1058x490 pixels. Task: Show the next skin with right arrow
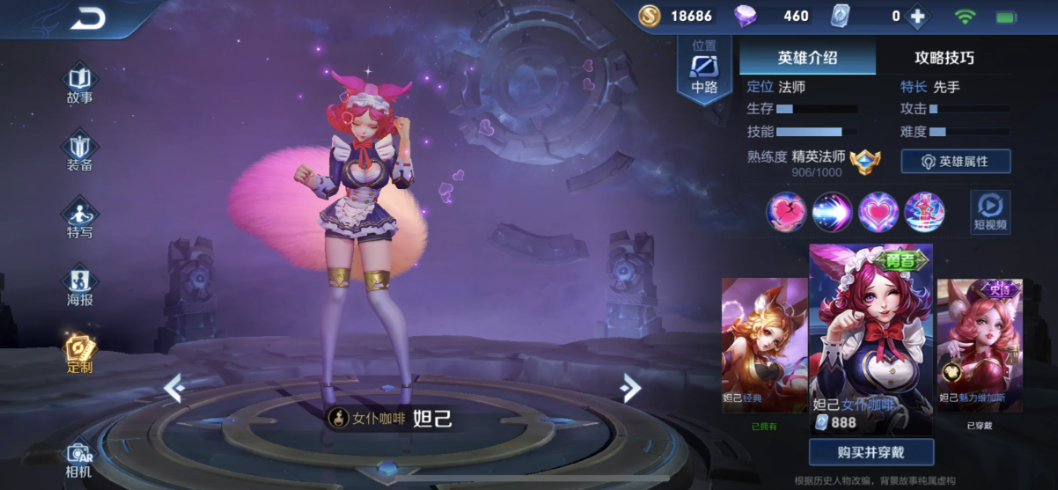coord(630,388)
